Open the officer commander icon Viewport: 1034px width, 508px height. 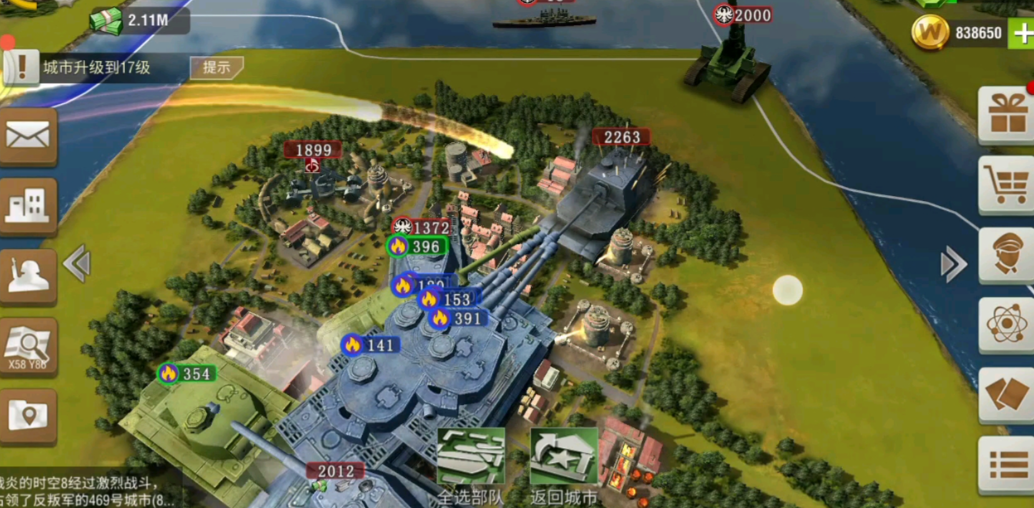pos(1005,254)
